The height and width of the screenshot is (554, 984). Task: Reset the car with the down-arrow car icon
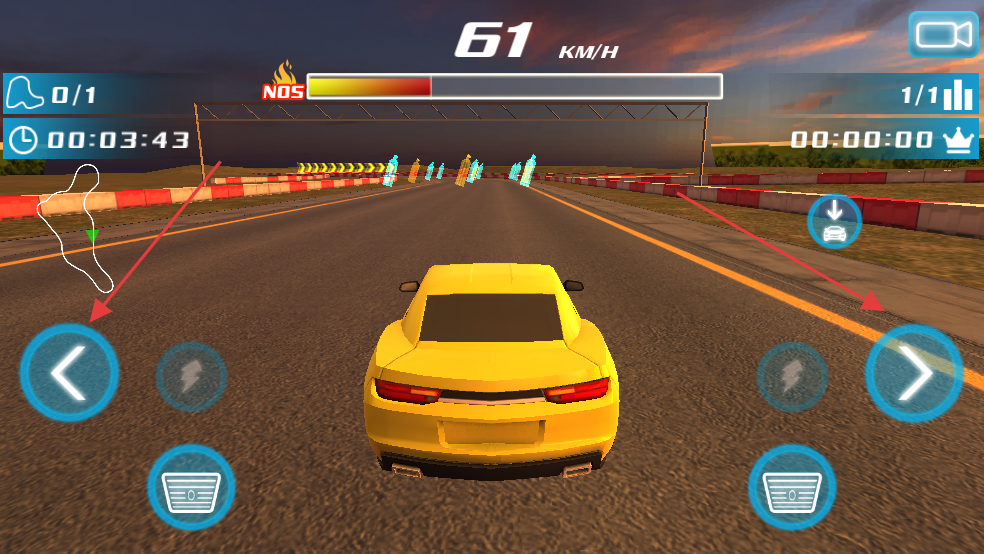point(834,221)
